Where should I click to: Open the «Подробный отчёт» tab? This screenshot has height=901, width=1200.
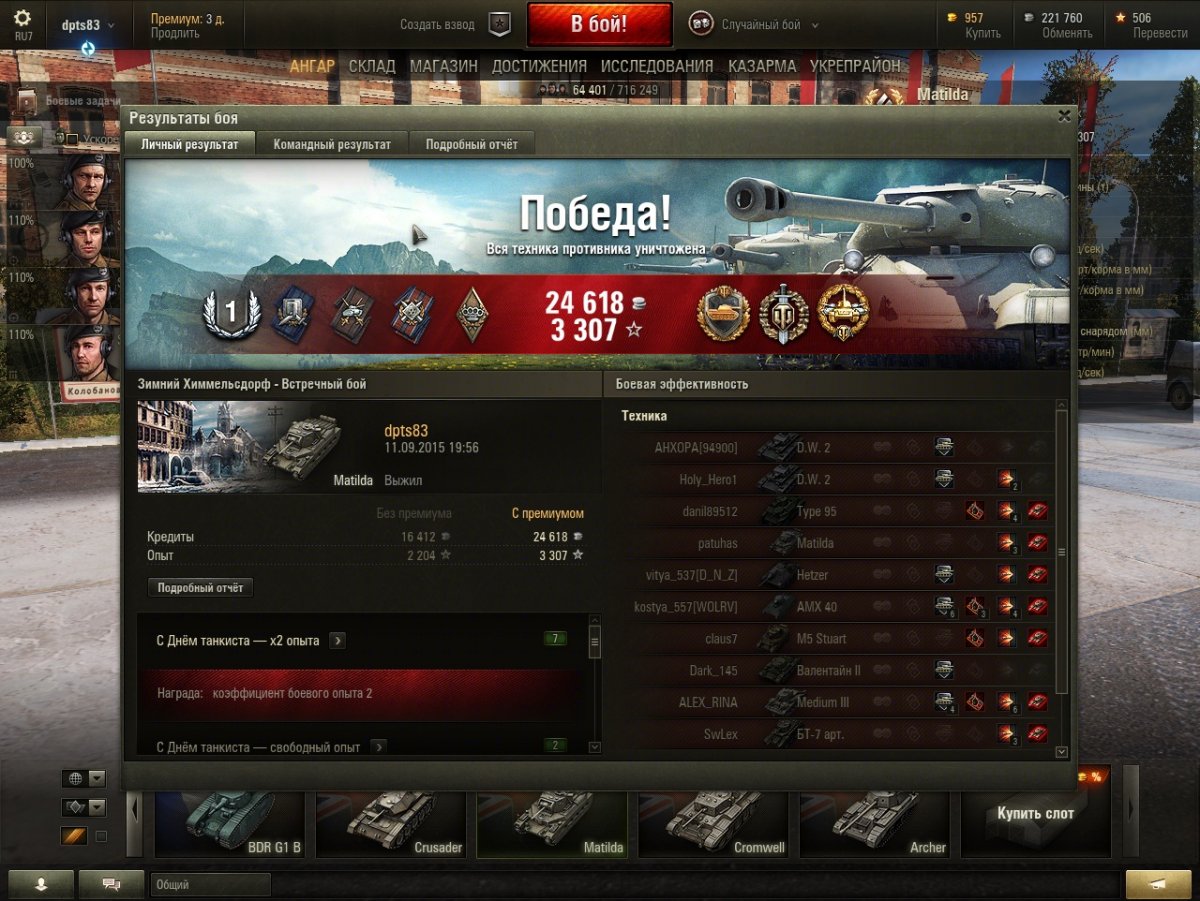(x=472, y=144)
